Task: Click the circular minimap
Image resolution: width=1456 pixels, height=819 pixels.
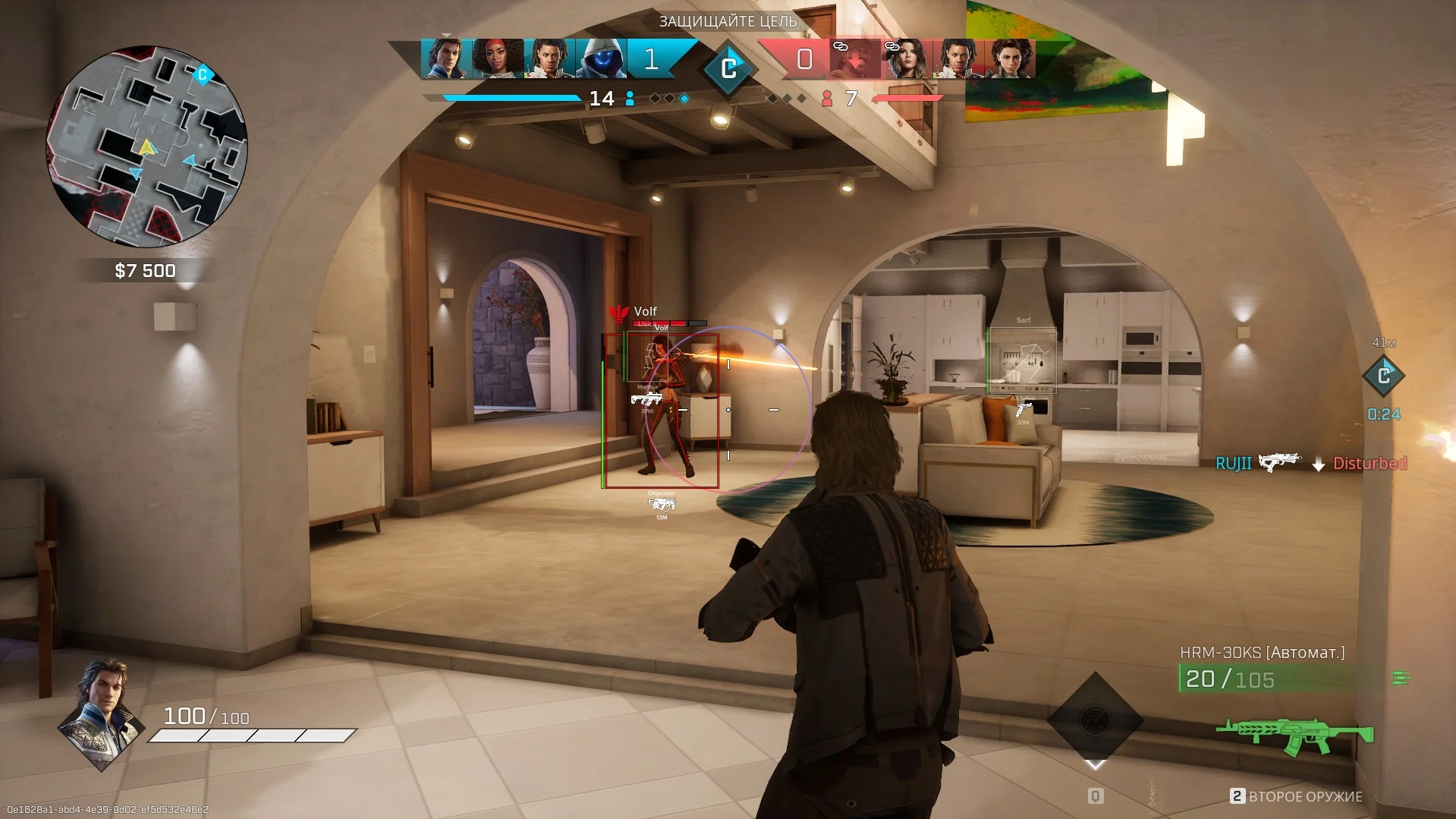Action: point(146,146)
